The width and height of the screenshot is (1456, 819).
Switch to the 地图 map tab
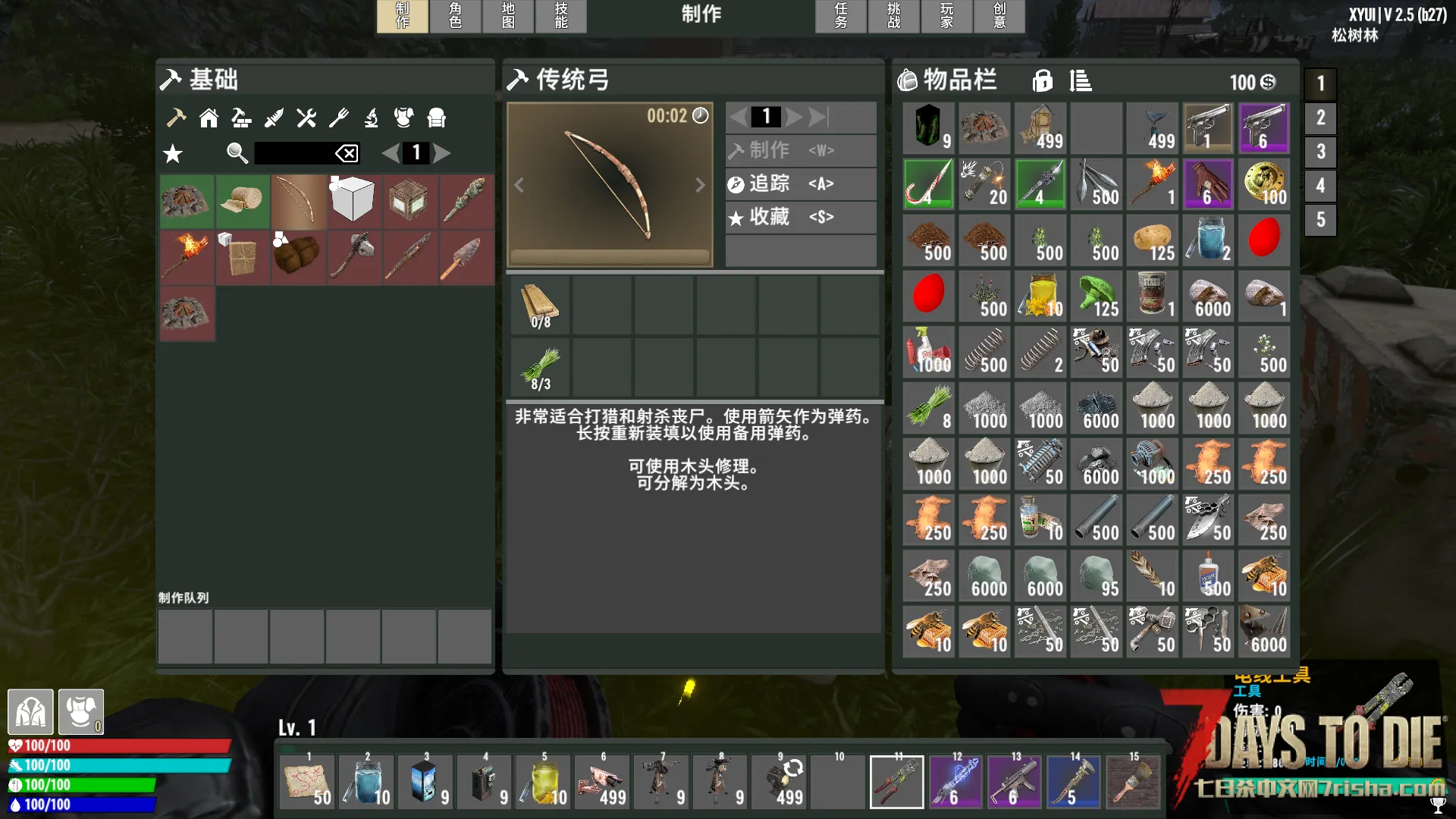508,15
